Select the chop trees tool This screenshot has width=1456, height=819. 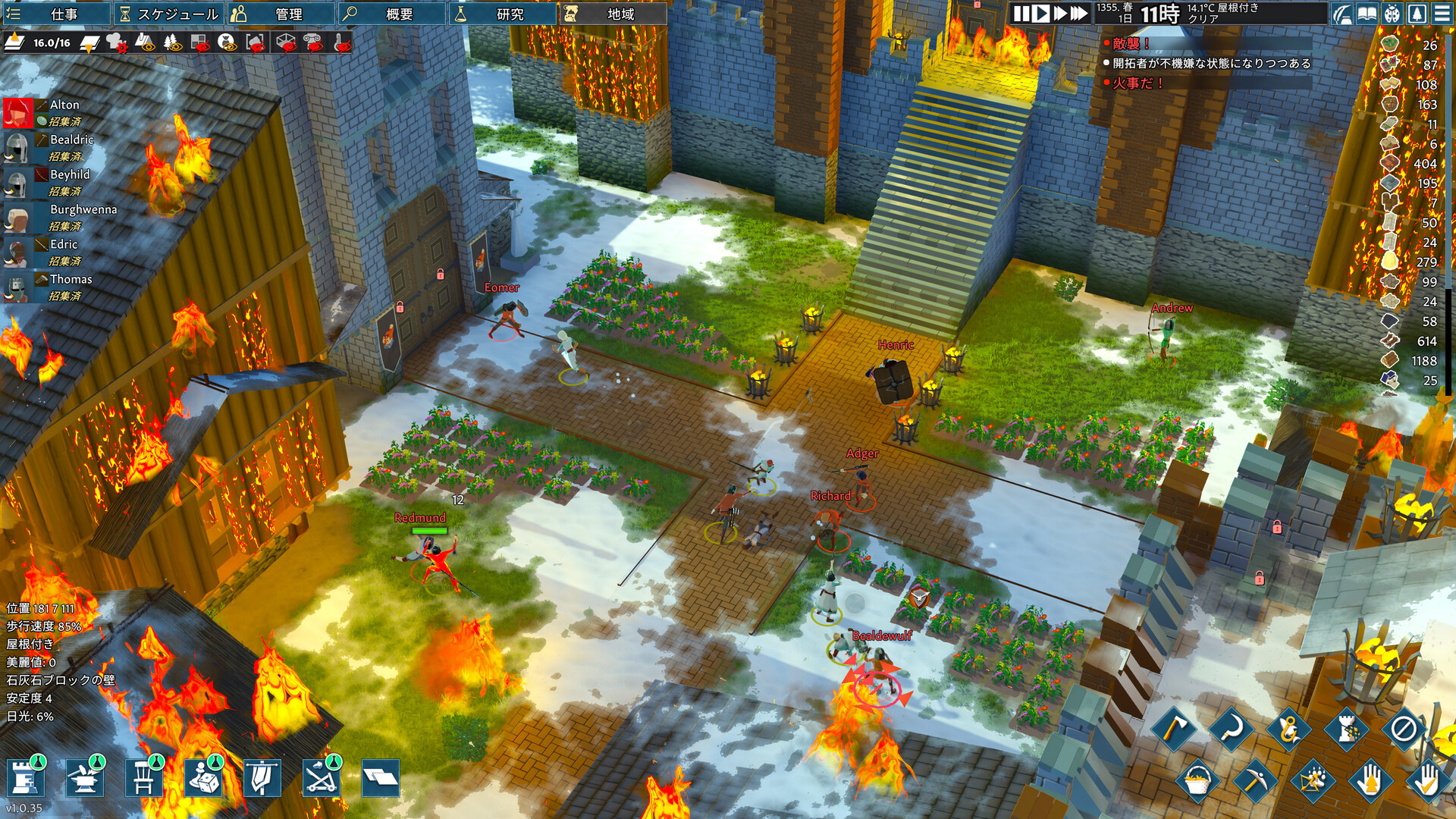coord(1175,728)
